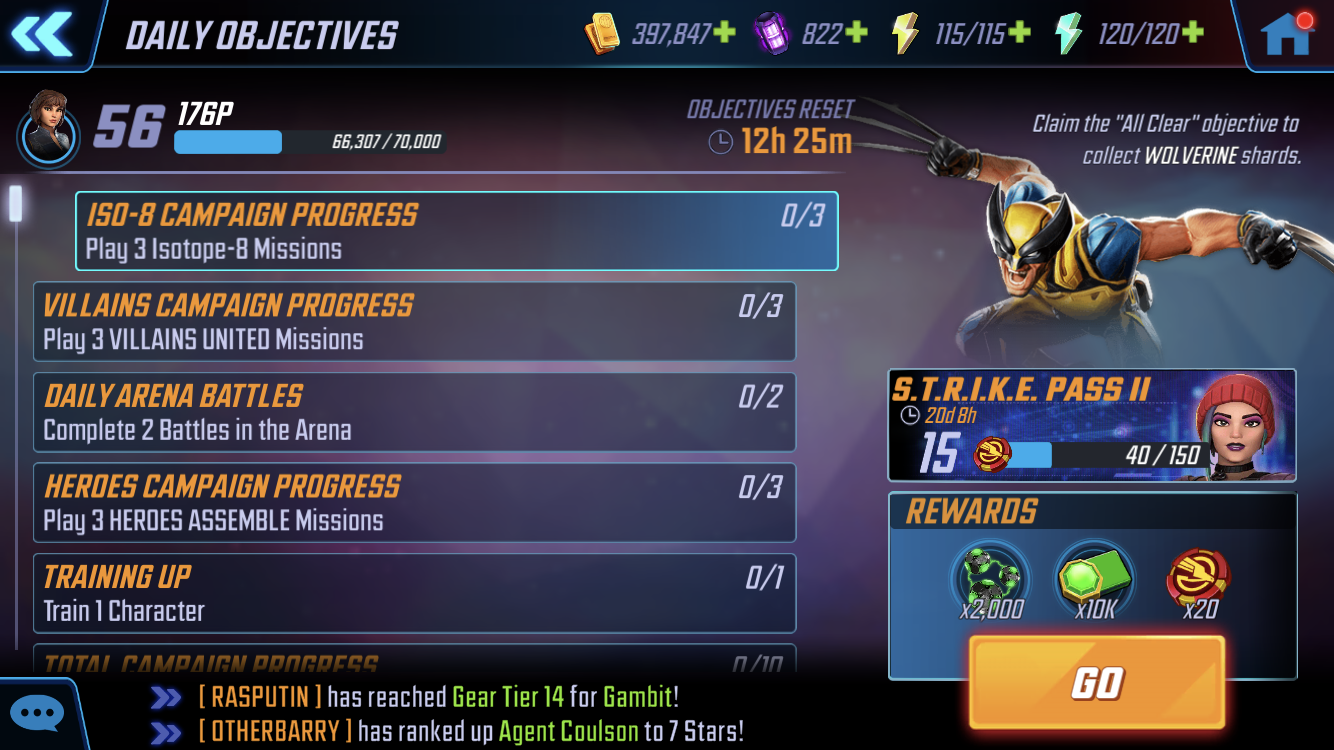The image size is (1334, 750).
Task: Click the objectives list scrollbar handle
Action: (x=16, y=203)
